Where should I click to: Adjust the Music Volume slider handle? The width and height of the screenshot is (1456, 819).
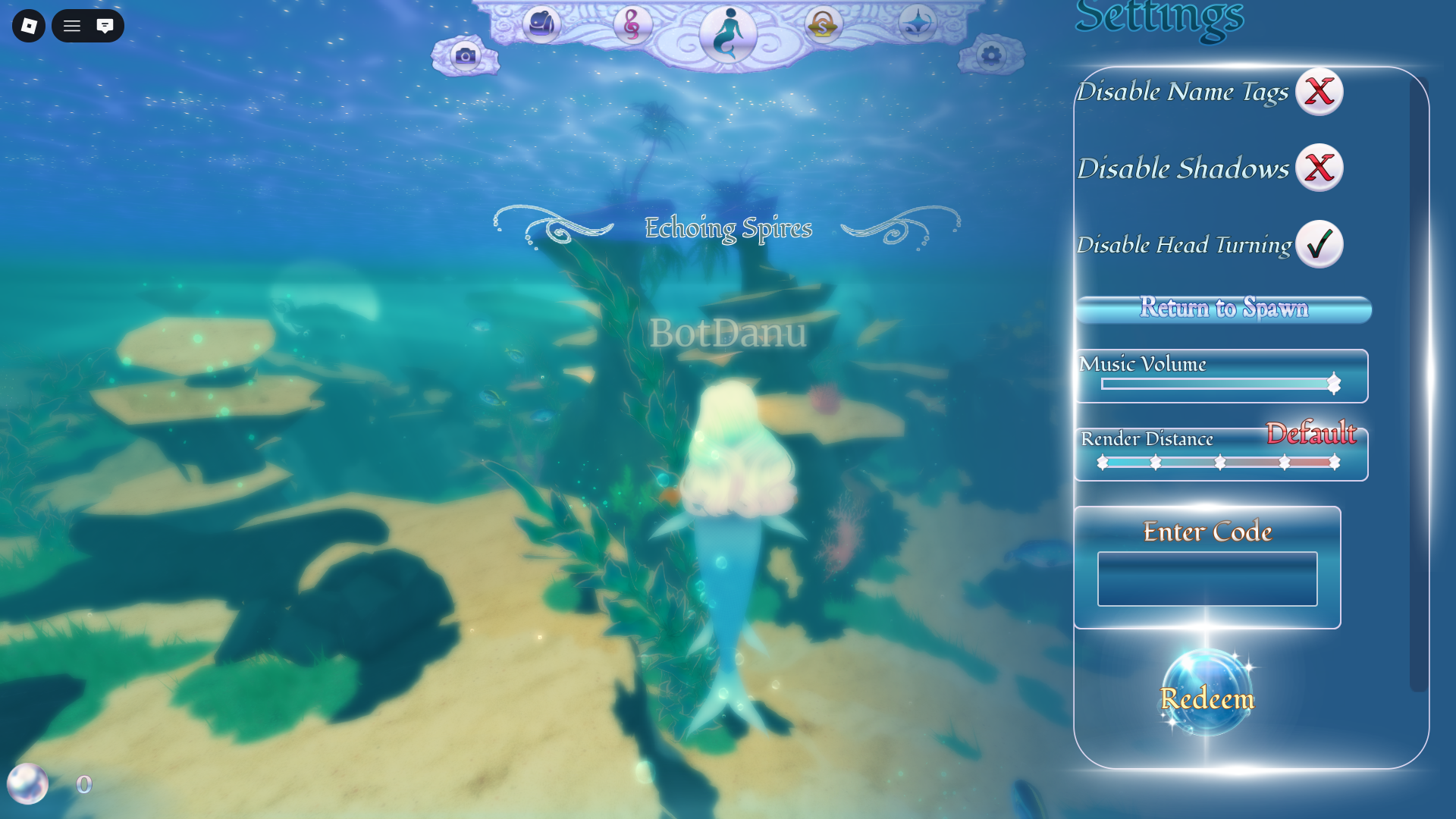coord(1332,384)
